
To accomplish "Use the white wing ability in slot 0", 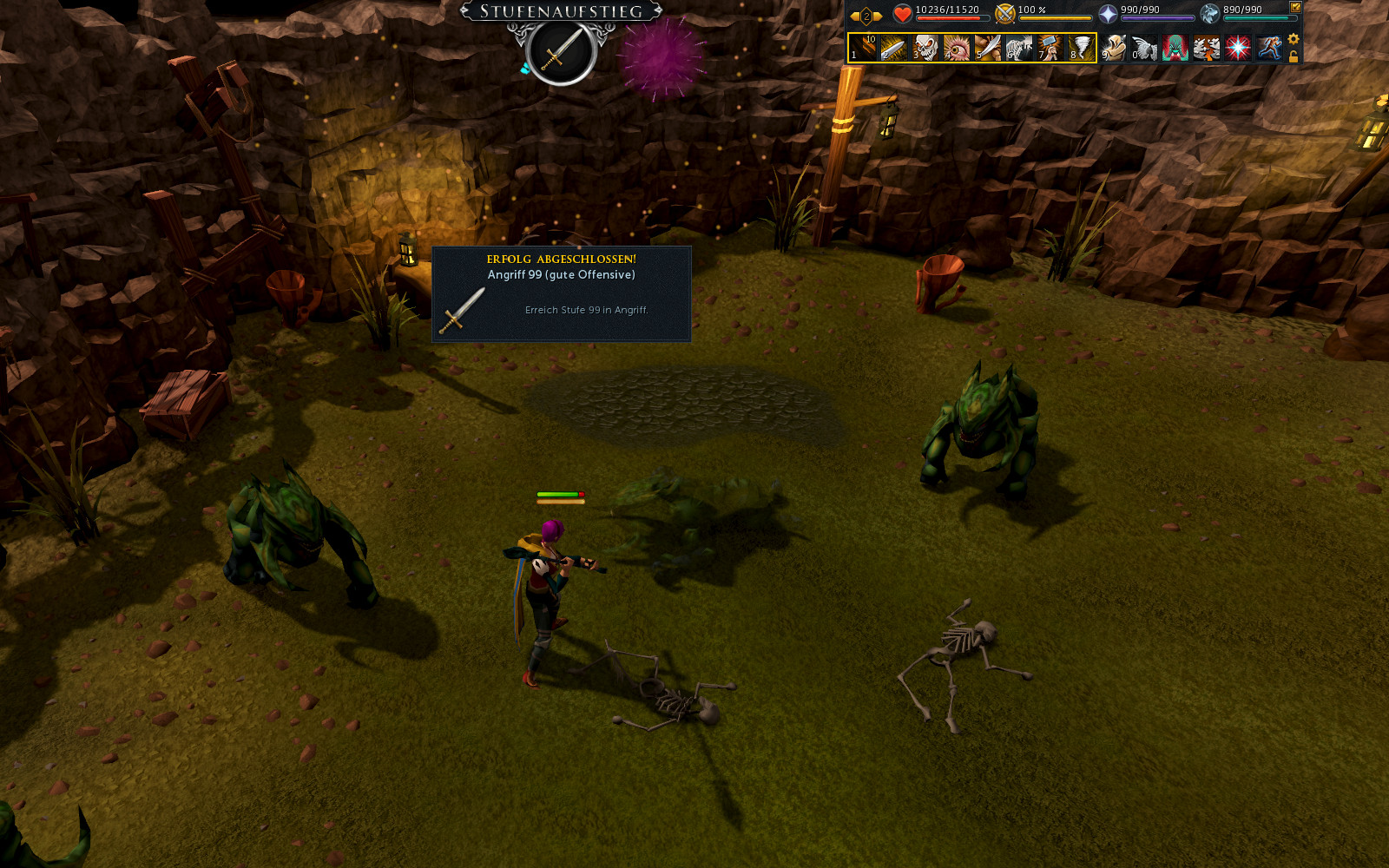I will click(1145, 48).
